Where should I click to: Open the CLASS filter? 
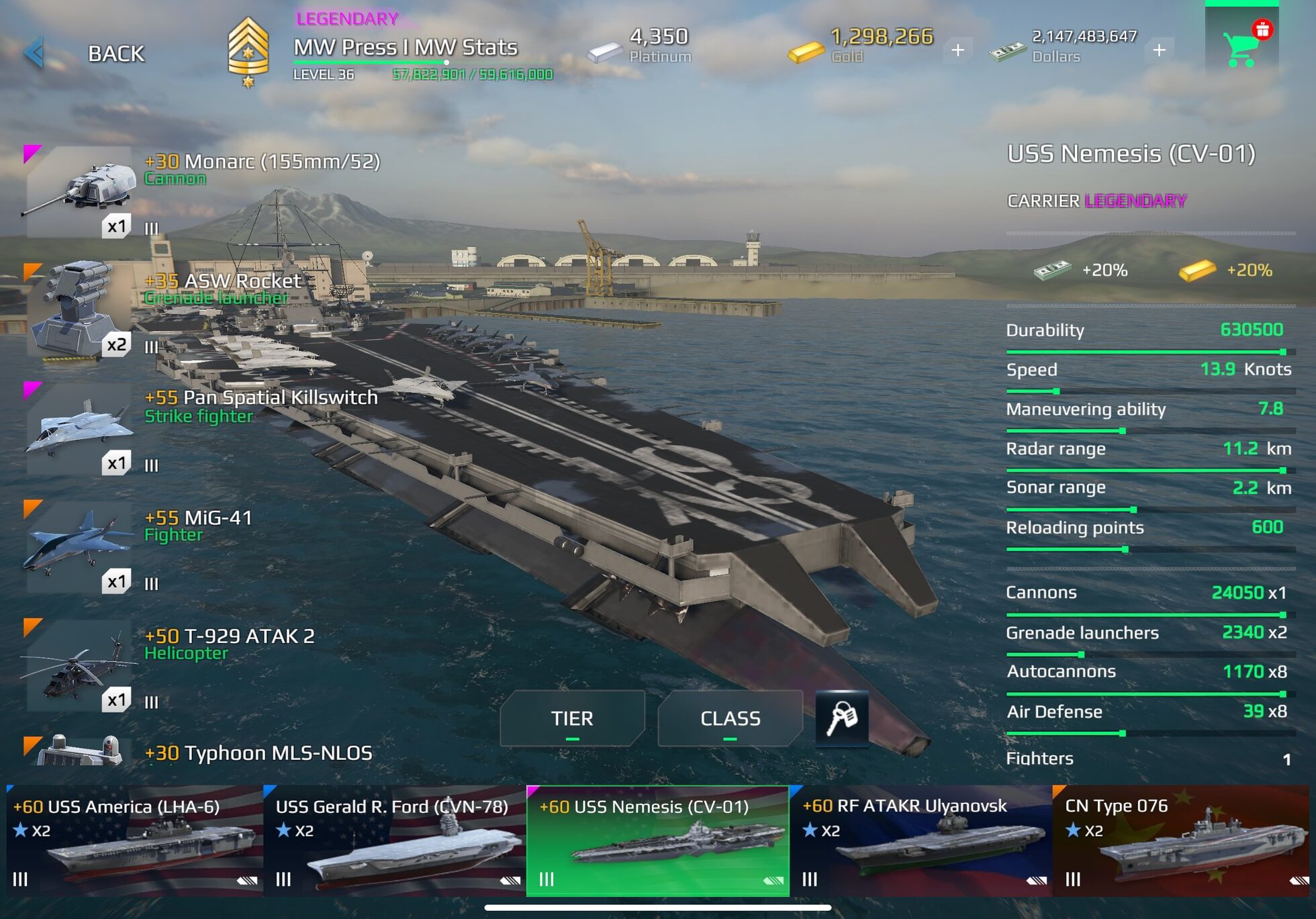coord(731,718)
